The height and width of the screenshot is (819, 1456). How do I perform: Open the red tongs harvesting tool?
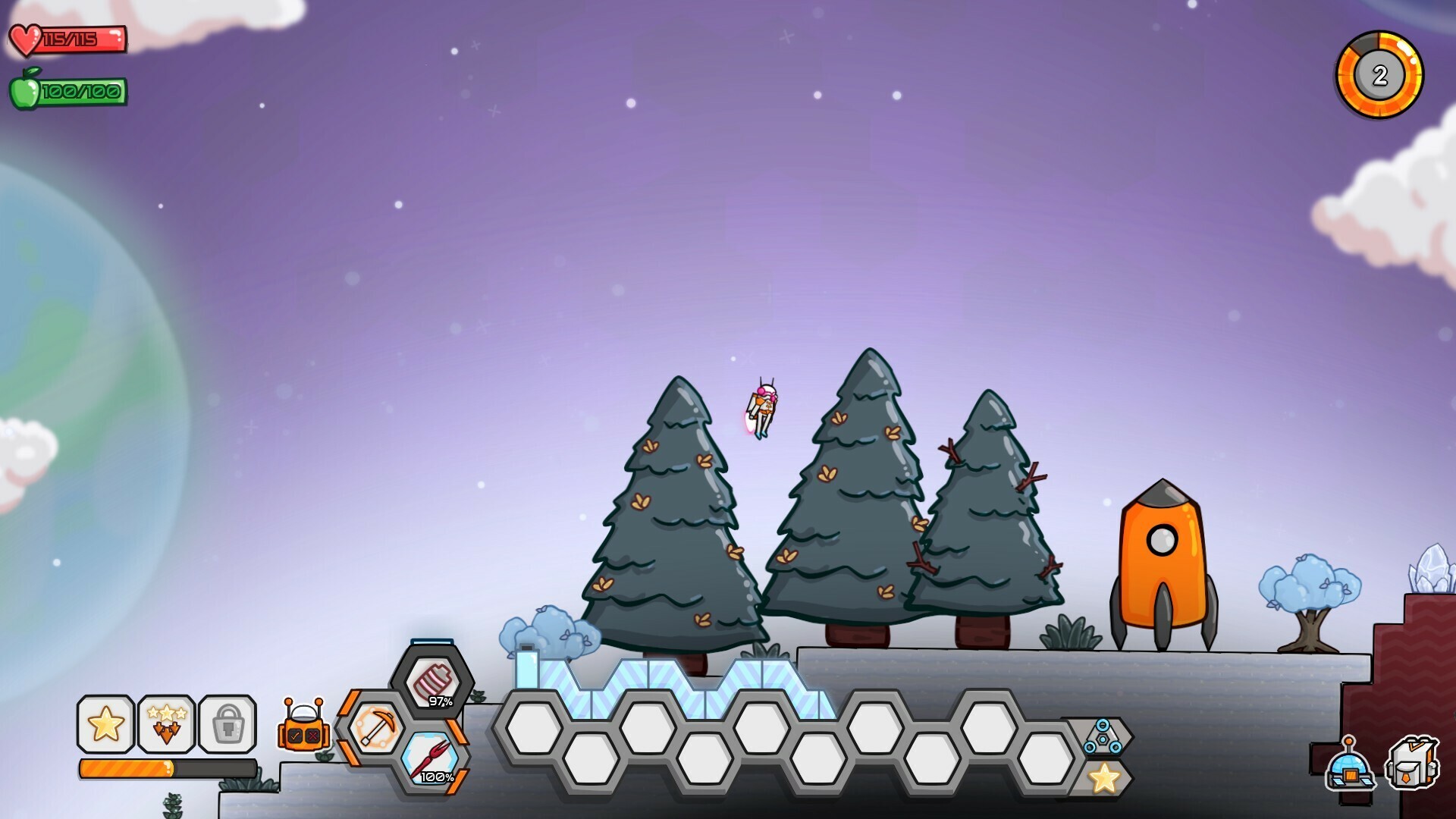coord(431,758)
